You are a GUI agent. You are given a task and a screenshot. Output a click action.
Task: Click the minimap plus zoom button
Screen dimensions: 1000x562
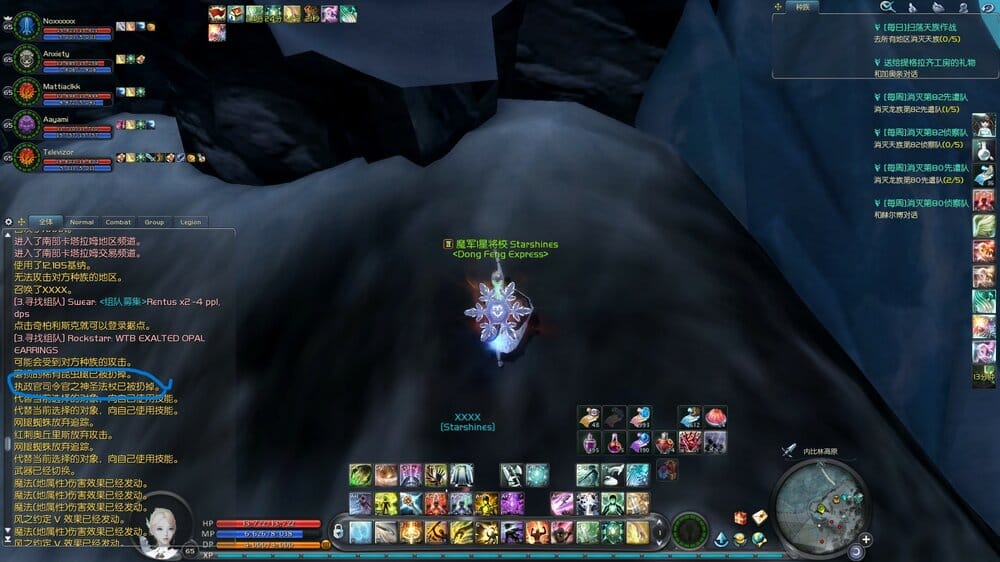point(866,540)
